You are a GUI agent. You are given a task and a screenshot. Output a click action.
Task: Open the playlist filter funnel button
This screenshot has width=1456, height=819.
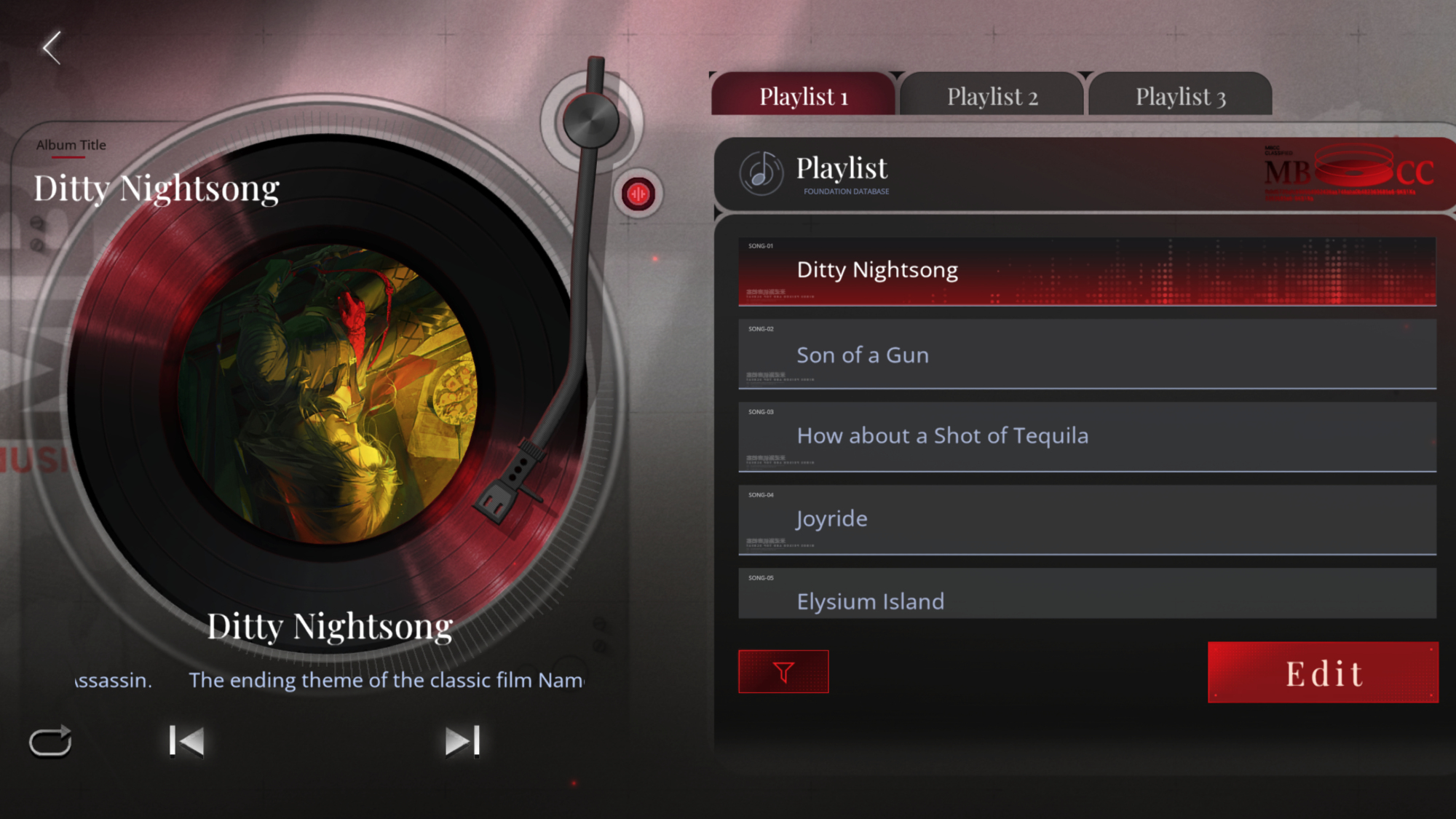[x=783, y=671]
